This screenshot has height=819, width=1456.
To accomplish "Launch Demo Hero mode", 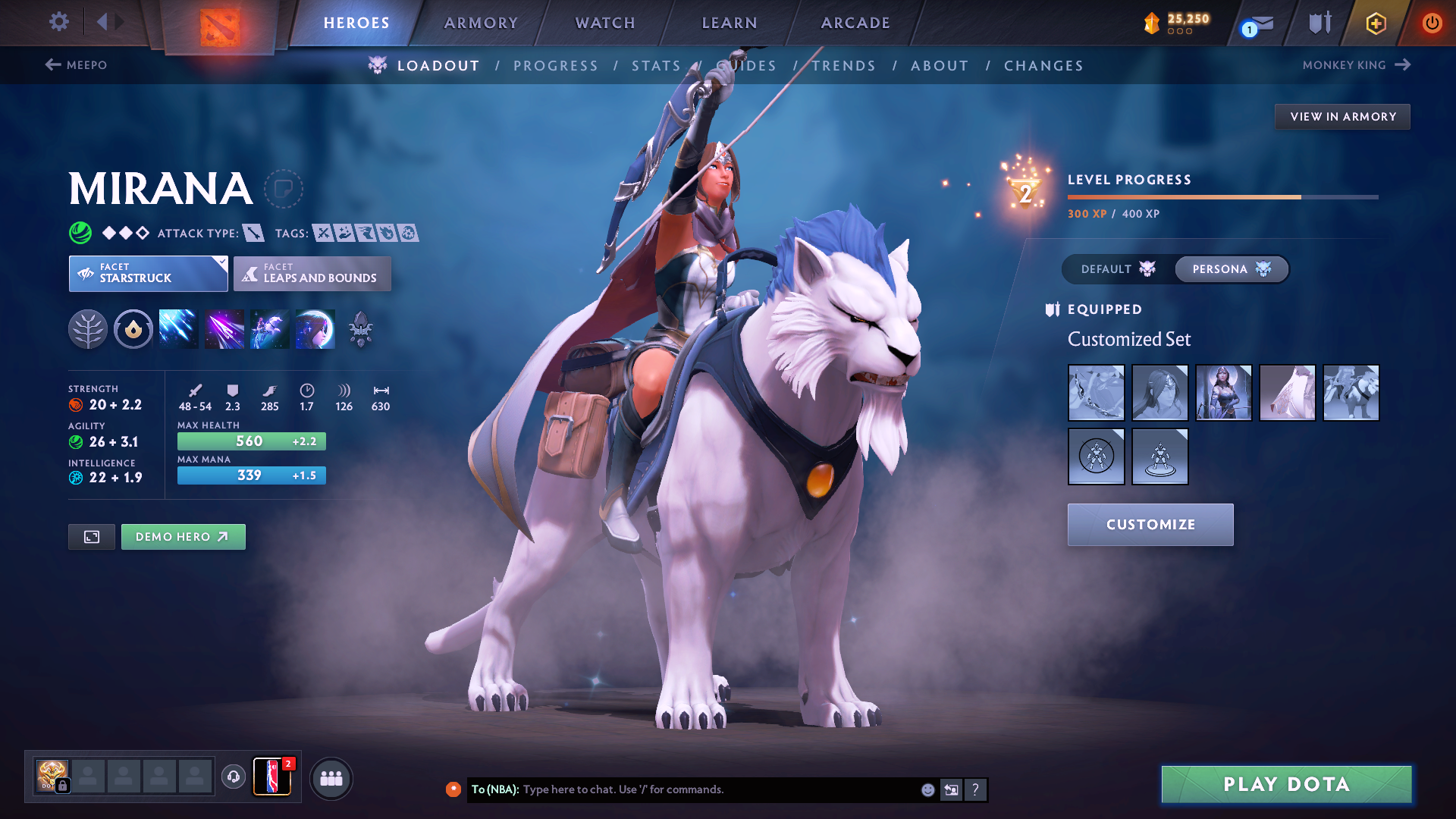I will pos(183,537).
